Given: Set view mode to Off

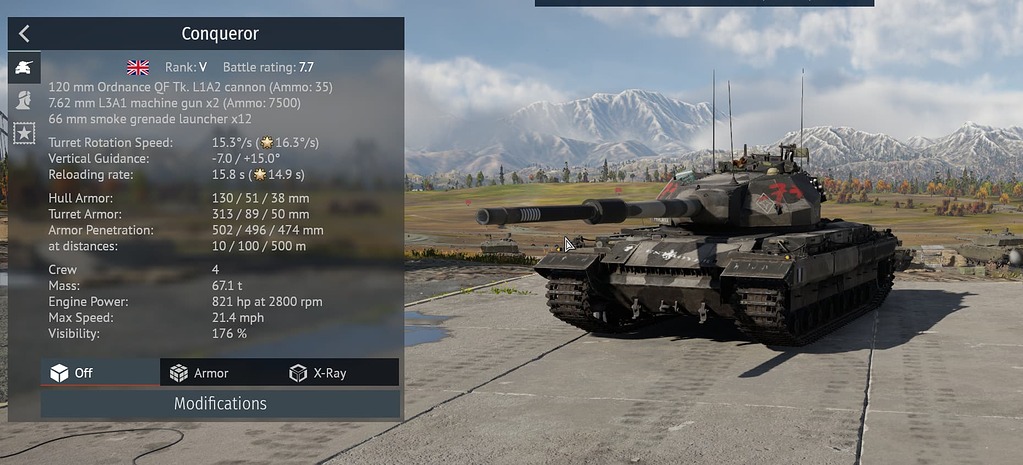Looking at the screenshot, I should 100,373.
